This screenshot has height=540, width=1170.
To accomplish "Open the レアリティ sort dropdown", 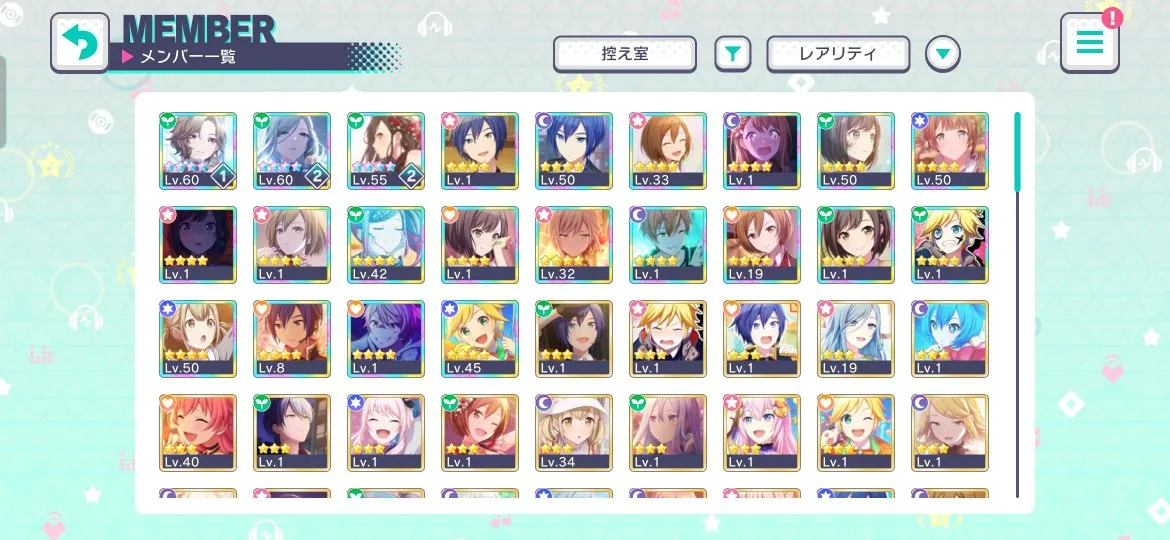I will 838,54.
